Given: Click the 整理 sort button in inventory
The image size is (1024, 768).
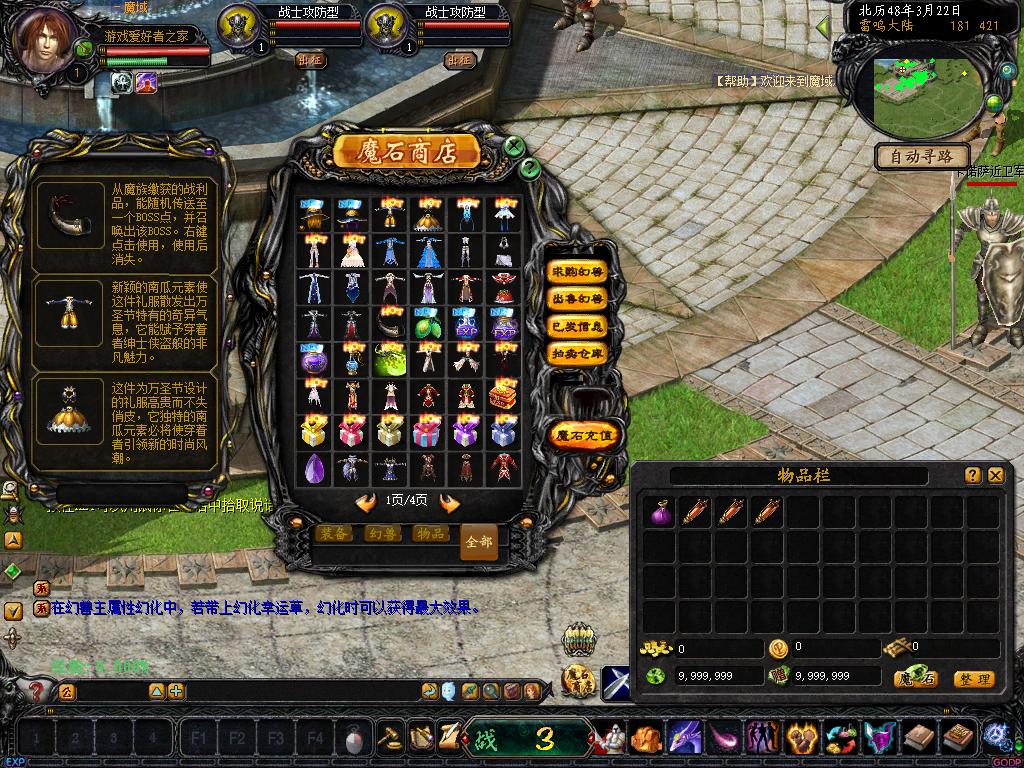Looking at the screenshot, I should 973,679.
